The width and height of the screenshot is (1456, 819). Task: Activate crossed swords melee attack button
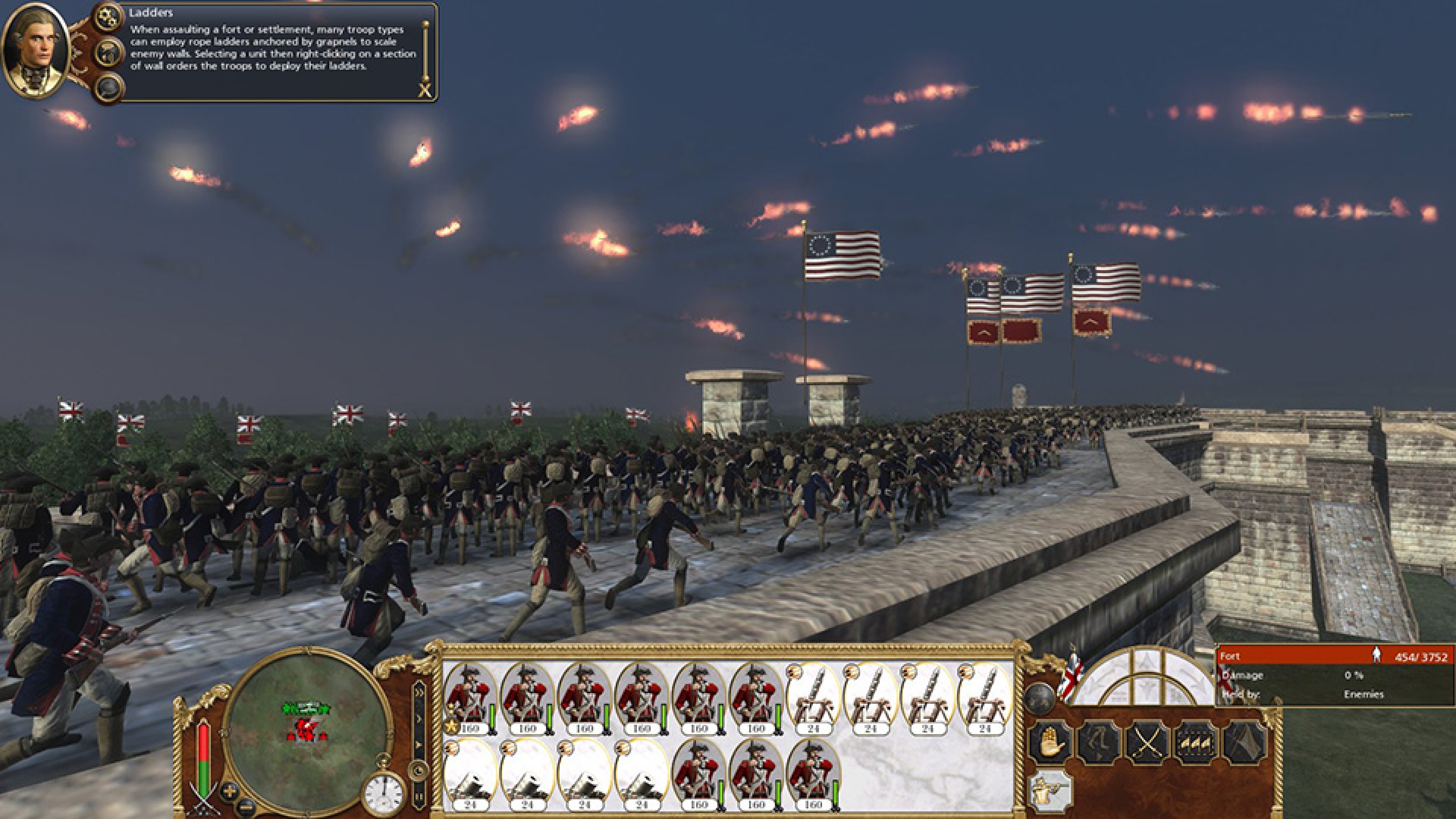click(x=1147, y=743)
